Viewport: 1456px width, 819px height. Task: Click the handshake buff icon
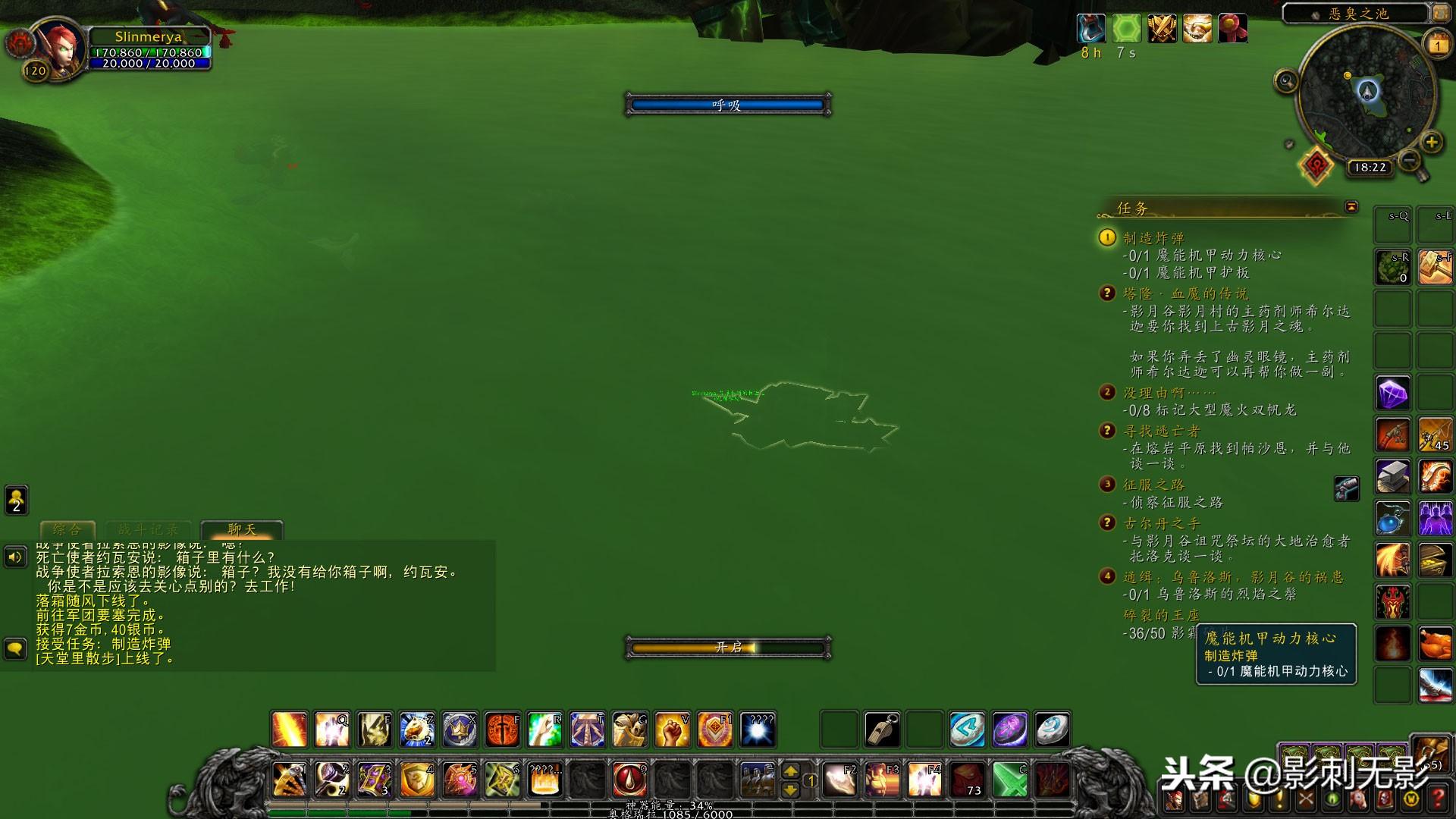1197,29
